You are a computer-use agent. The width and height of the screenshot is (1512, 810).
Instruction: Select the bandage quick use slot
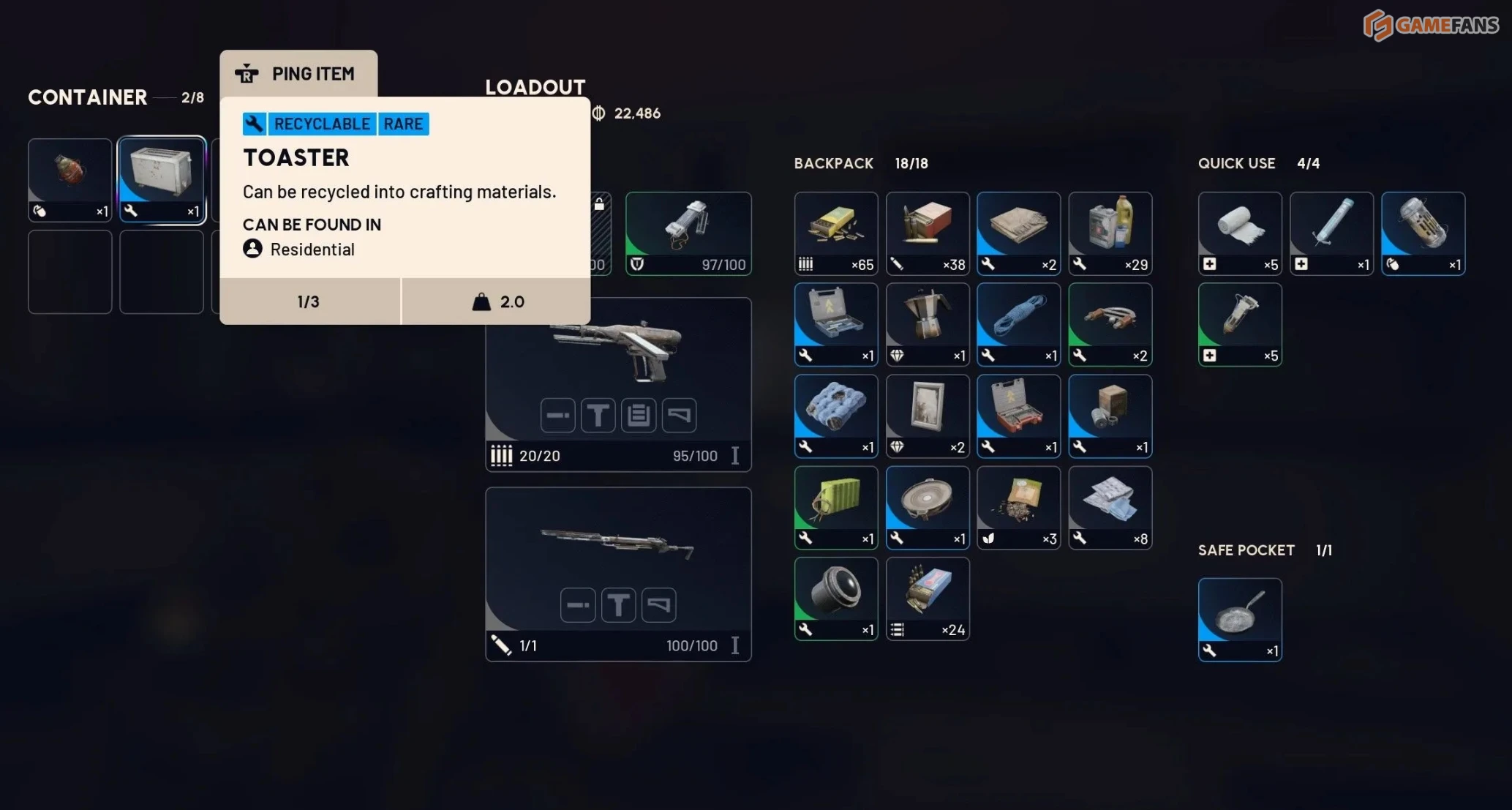click(x=1240, y=233)
